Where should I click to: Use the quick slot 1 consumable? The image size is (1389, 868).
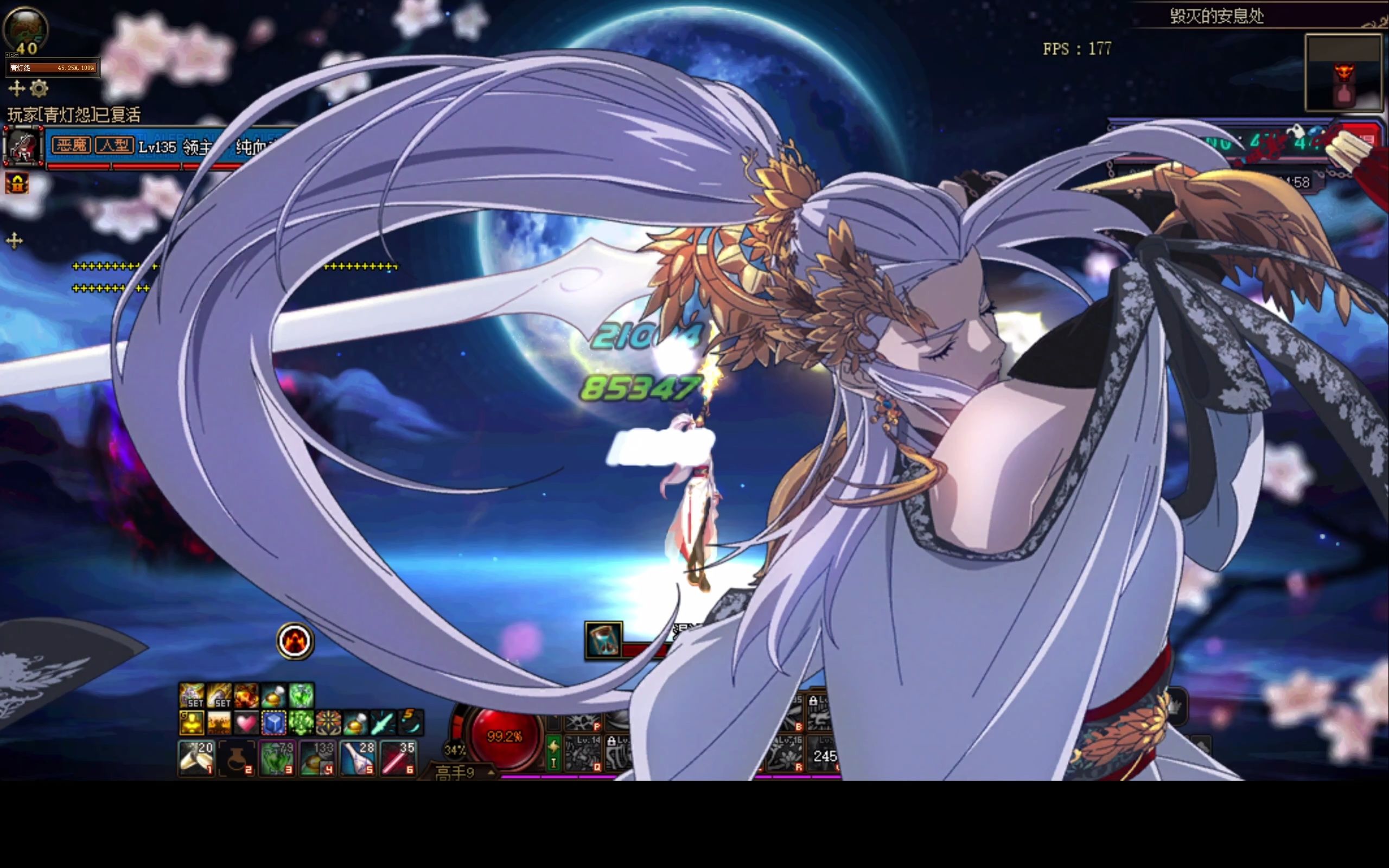[x=196, y=757]
